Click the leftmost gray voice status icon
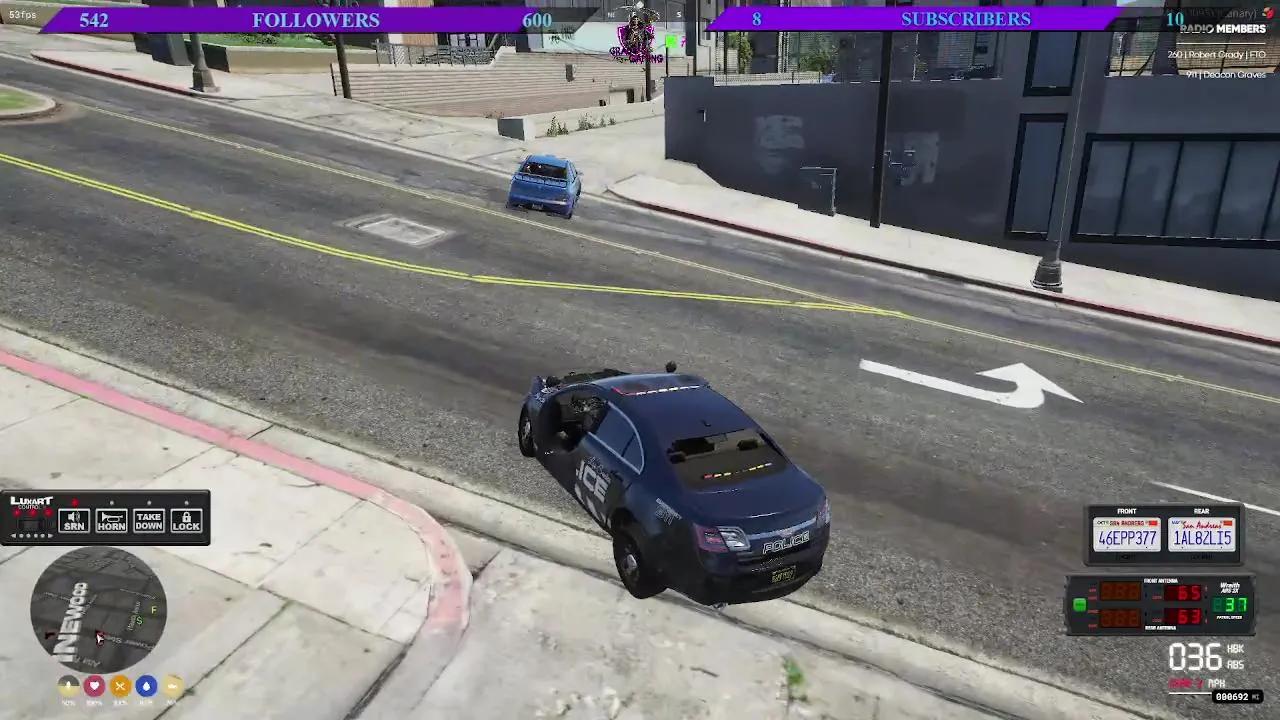 pos(68,685)
